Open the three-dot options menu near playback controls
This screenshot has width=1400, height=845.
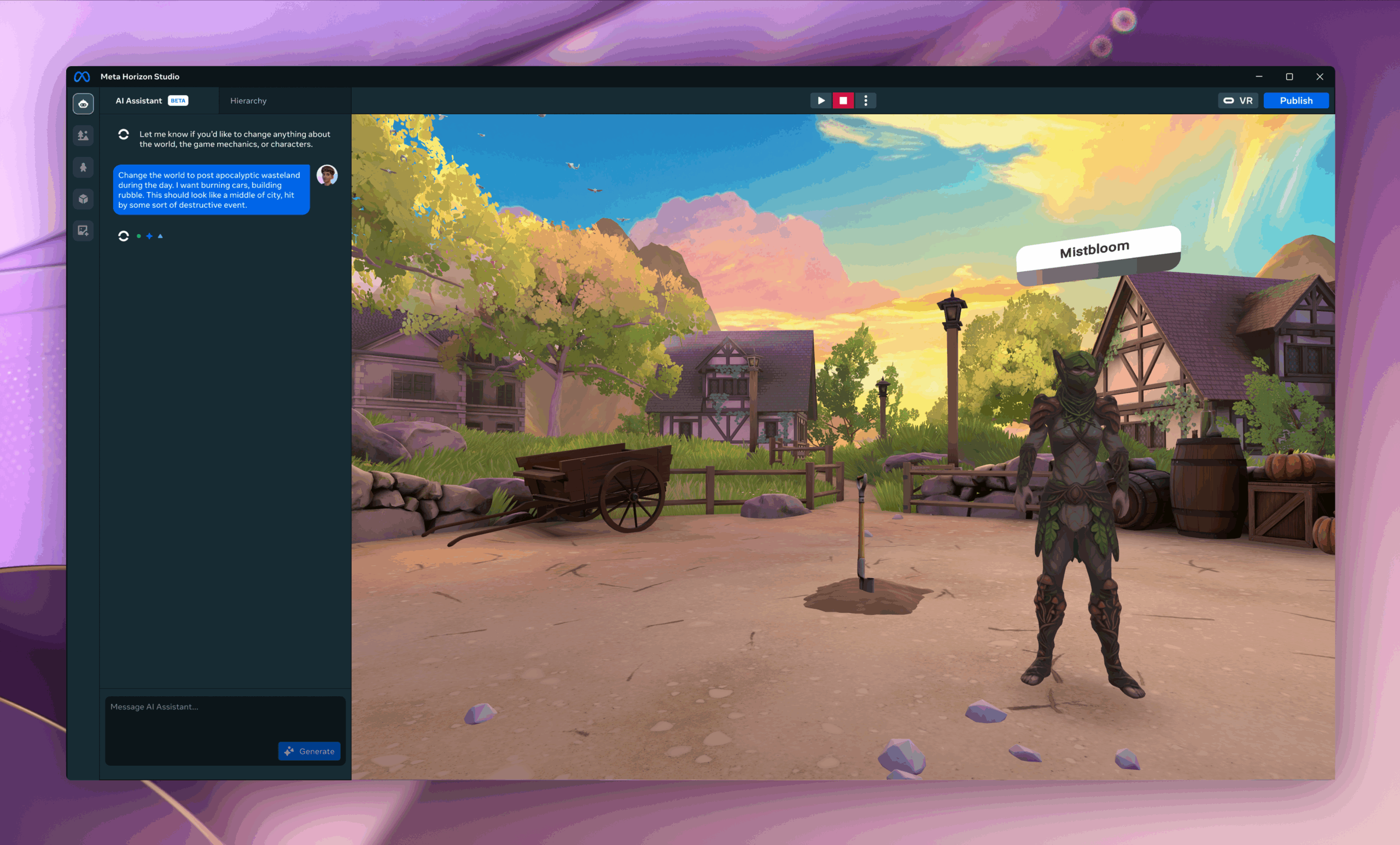[x=866, y=100]
